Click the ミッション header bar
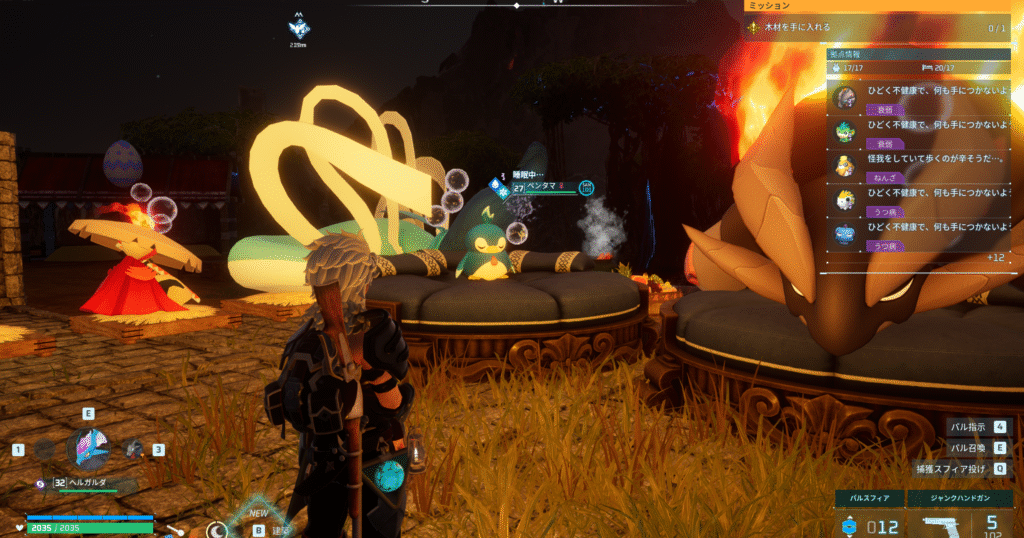Image resolution: width=1024 pixels, height=538 pixels. tap(880, 6)
